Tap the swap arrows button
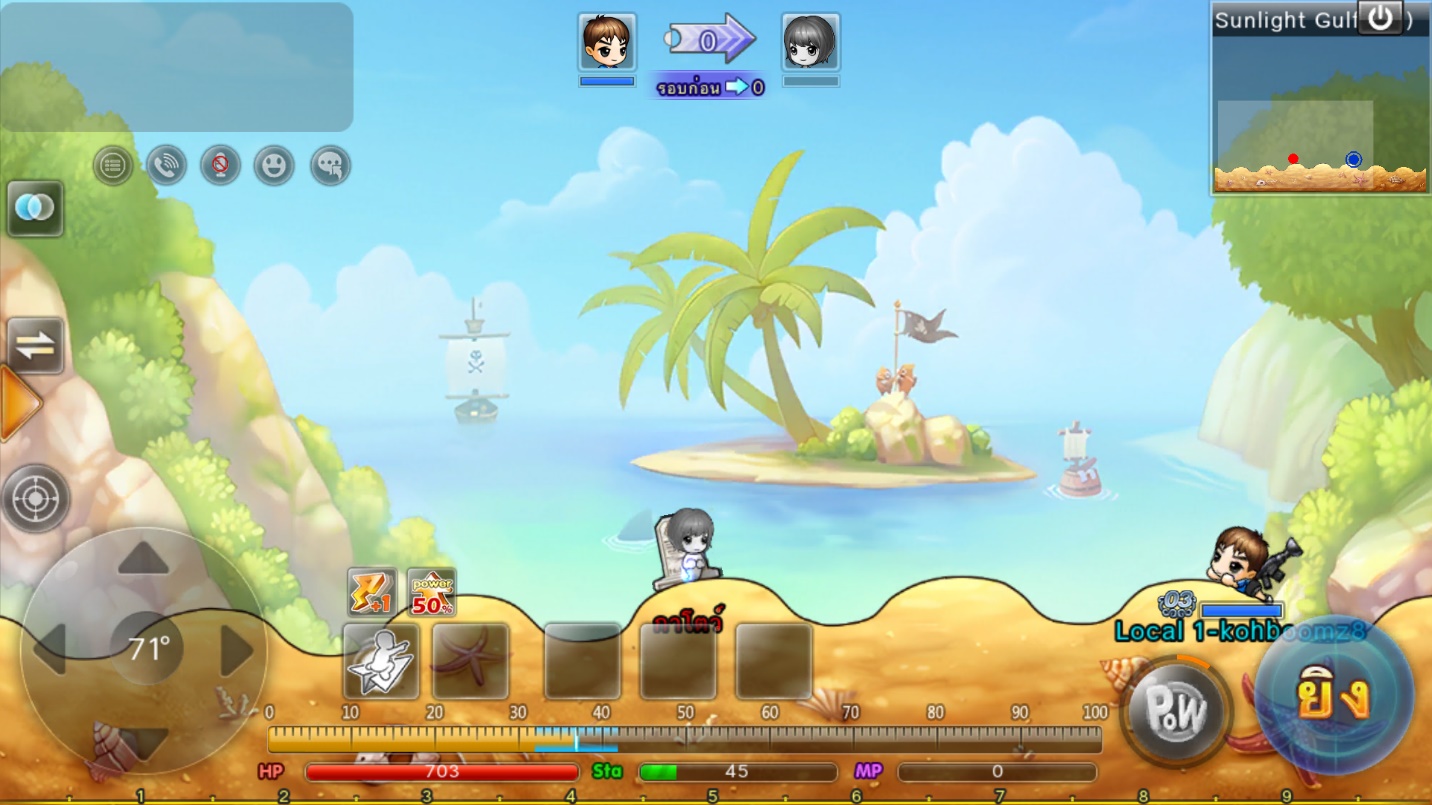The image size is (1432, 805). (35, 345)
